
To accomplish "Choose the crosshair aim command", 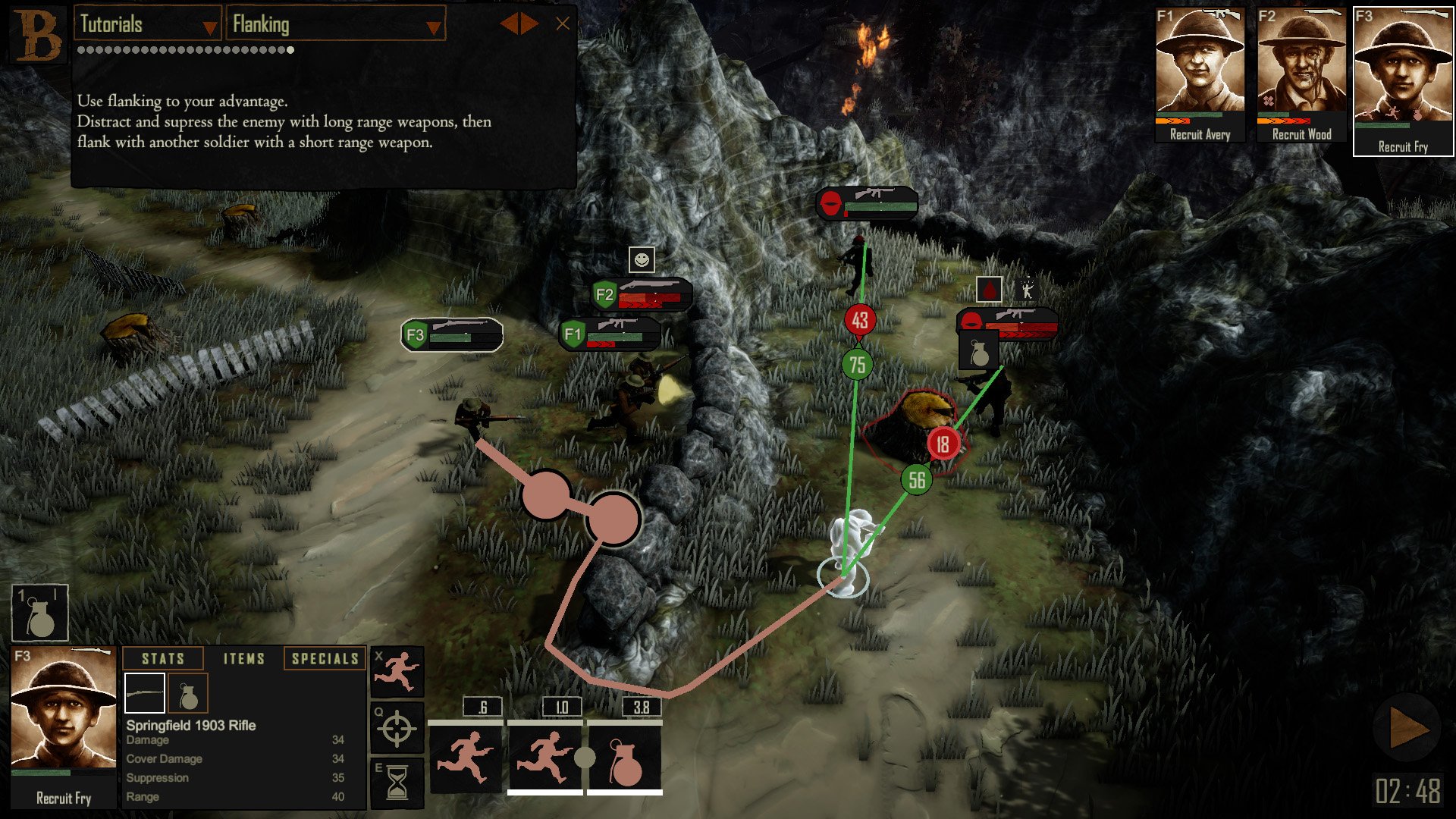I will tap(397, 729).
